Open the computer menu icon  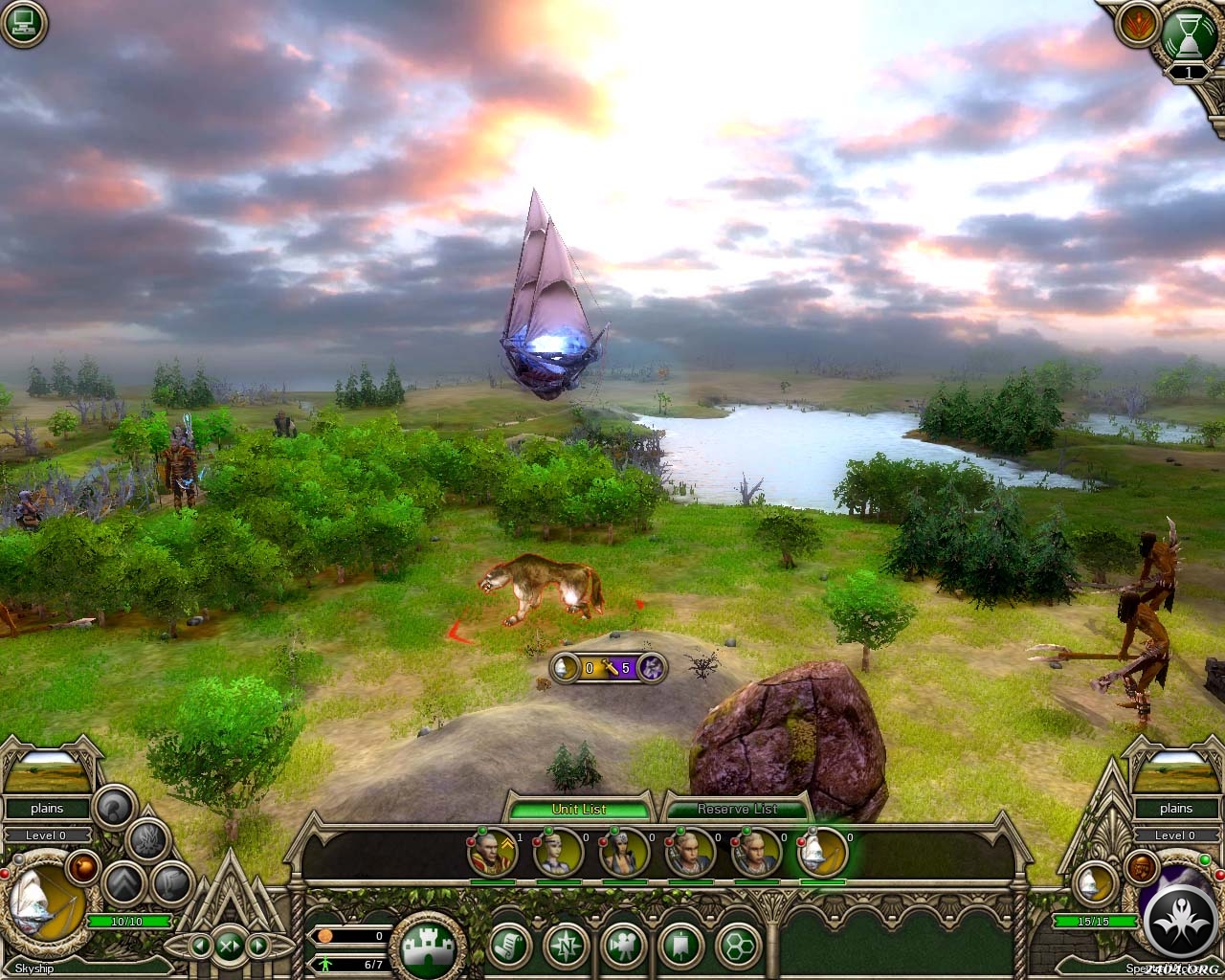click(x=23, y=24)
